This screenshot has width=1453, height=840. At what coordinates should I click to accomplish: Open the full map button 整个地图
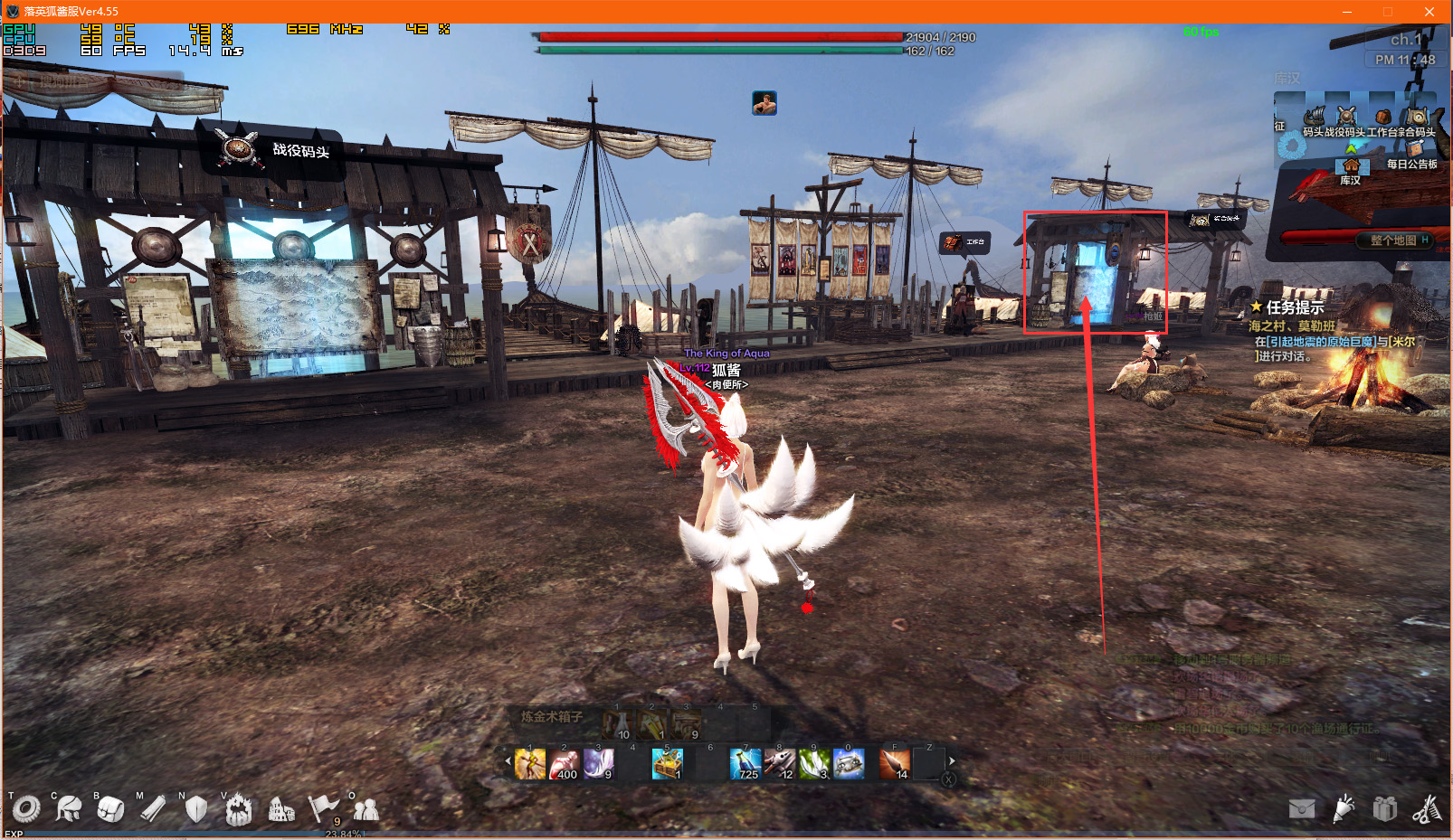point(1393,241)
